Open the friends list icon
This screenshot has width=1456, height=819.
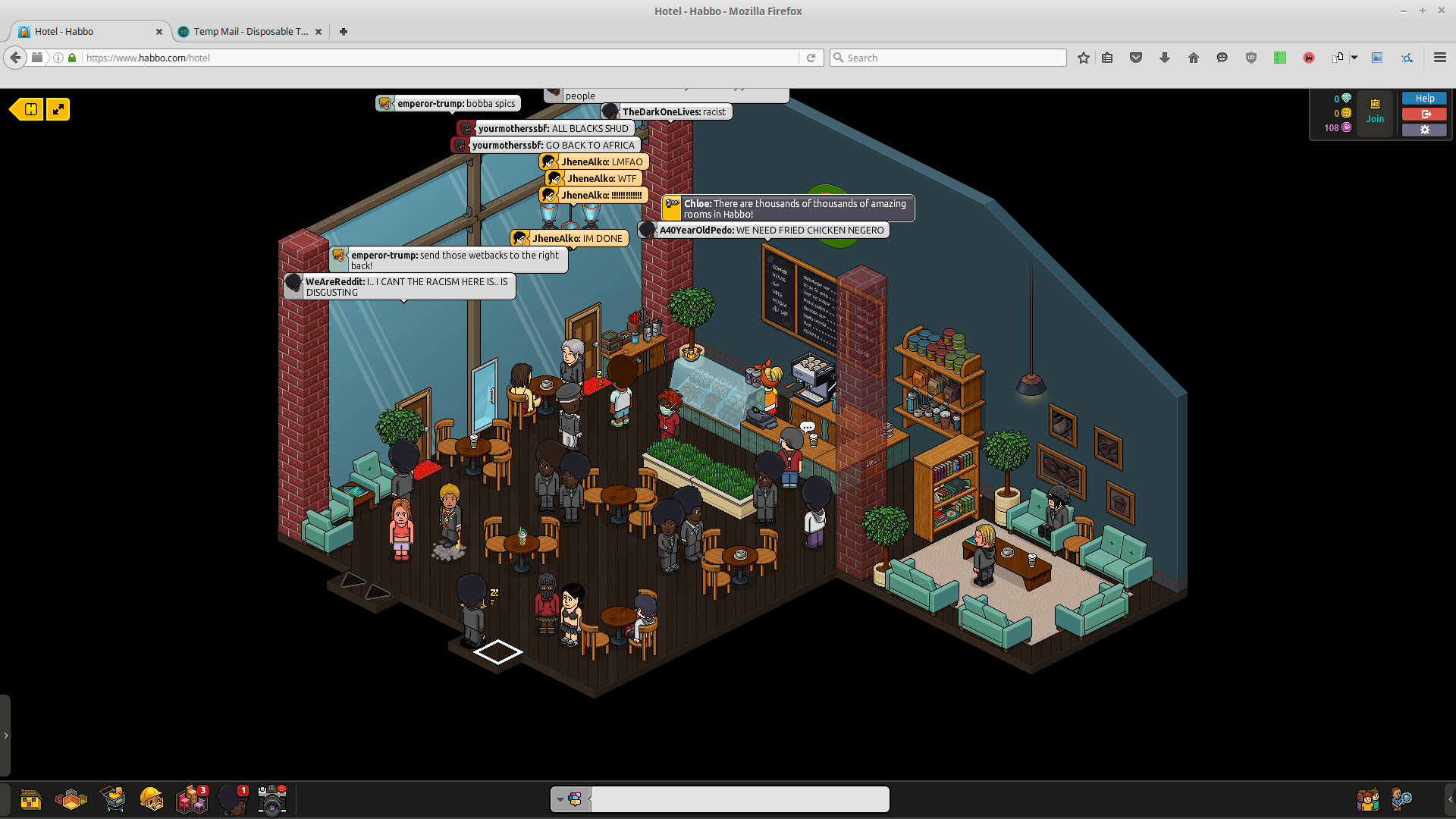click(x=1367, y=799)
